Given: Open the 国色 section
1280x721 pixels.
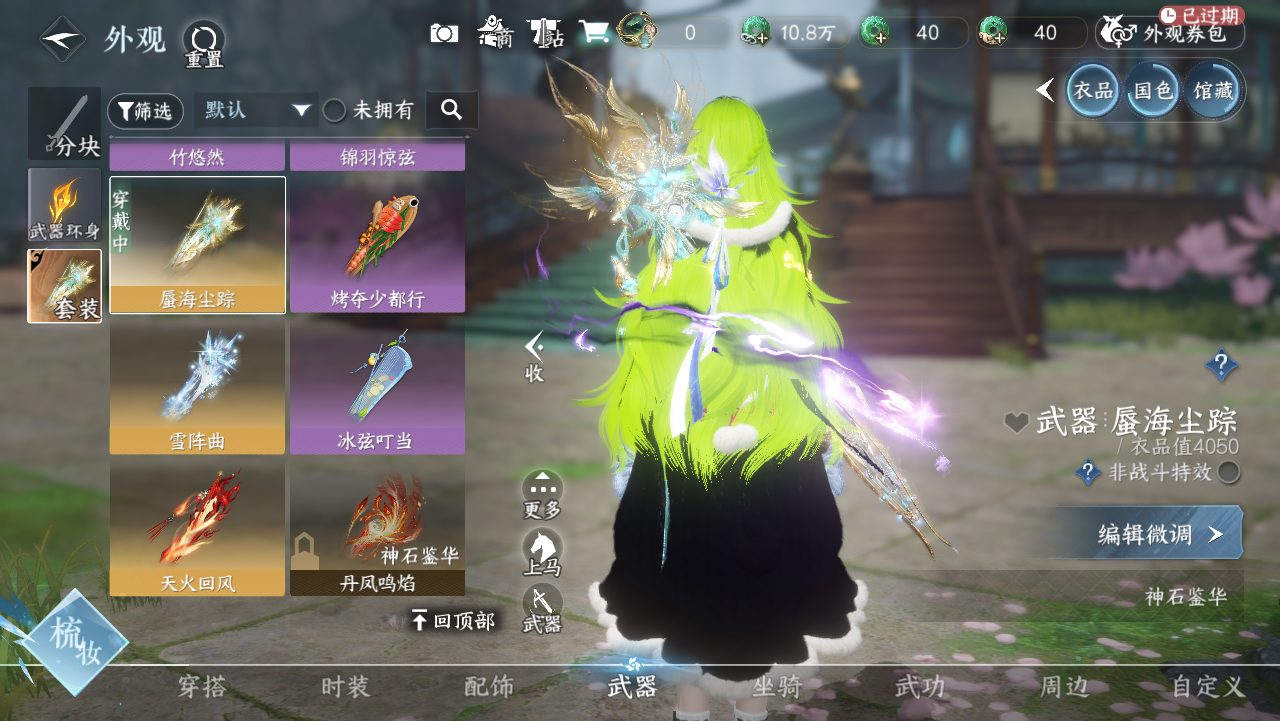Looking at the screenshot, I should [x=1152, y=91].
